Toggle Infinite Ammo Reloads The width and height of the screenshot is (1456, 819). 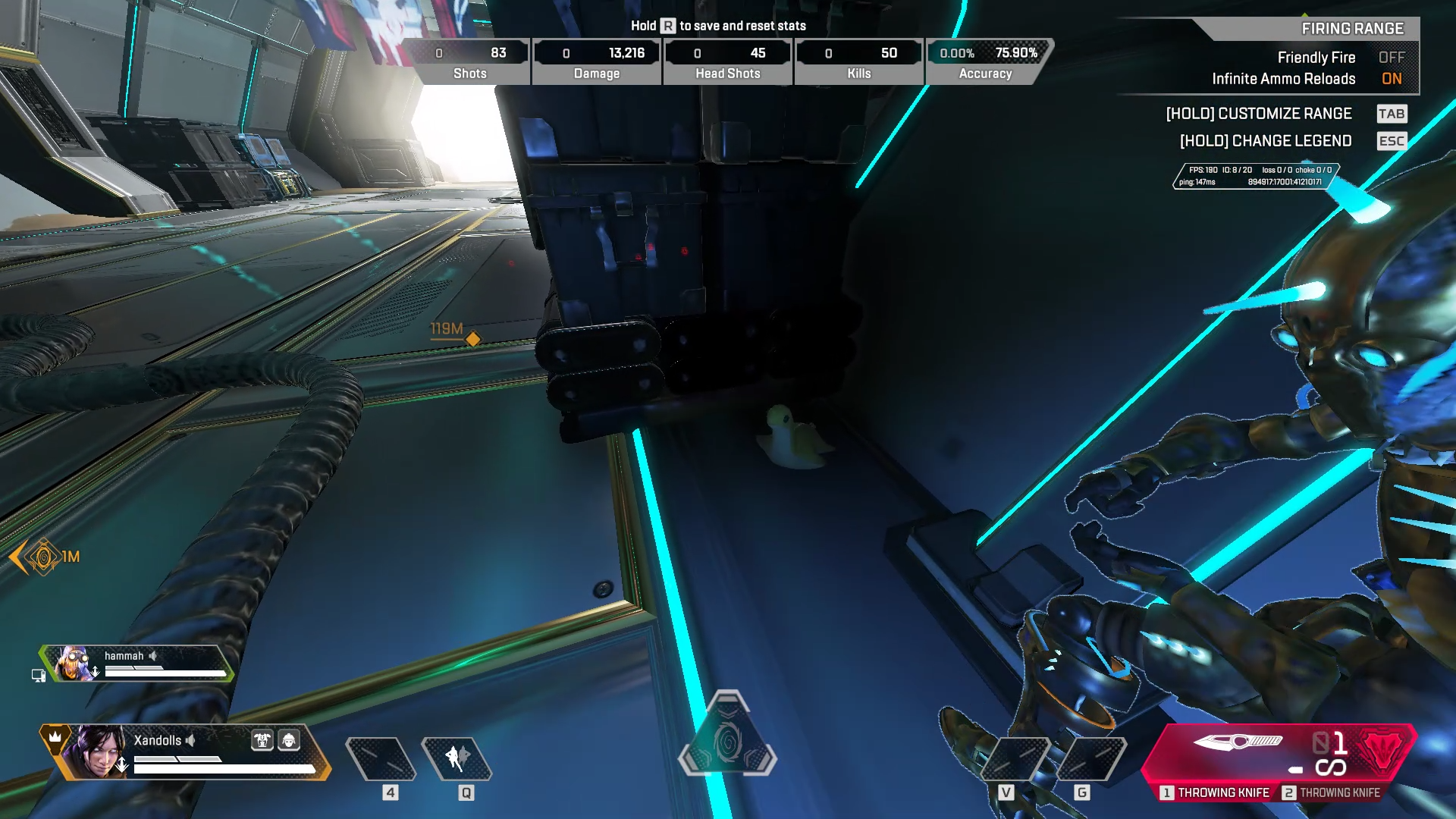click(x=1391, y=79)
